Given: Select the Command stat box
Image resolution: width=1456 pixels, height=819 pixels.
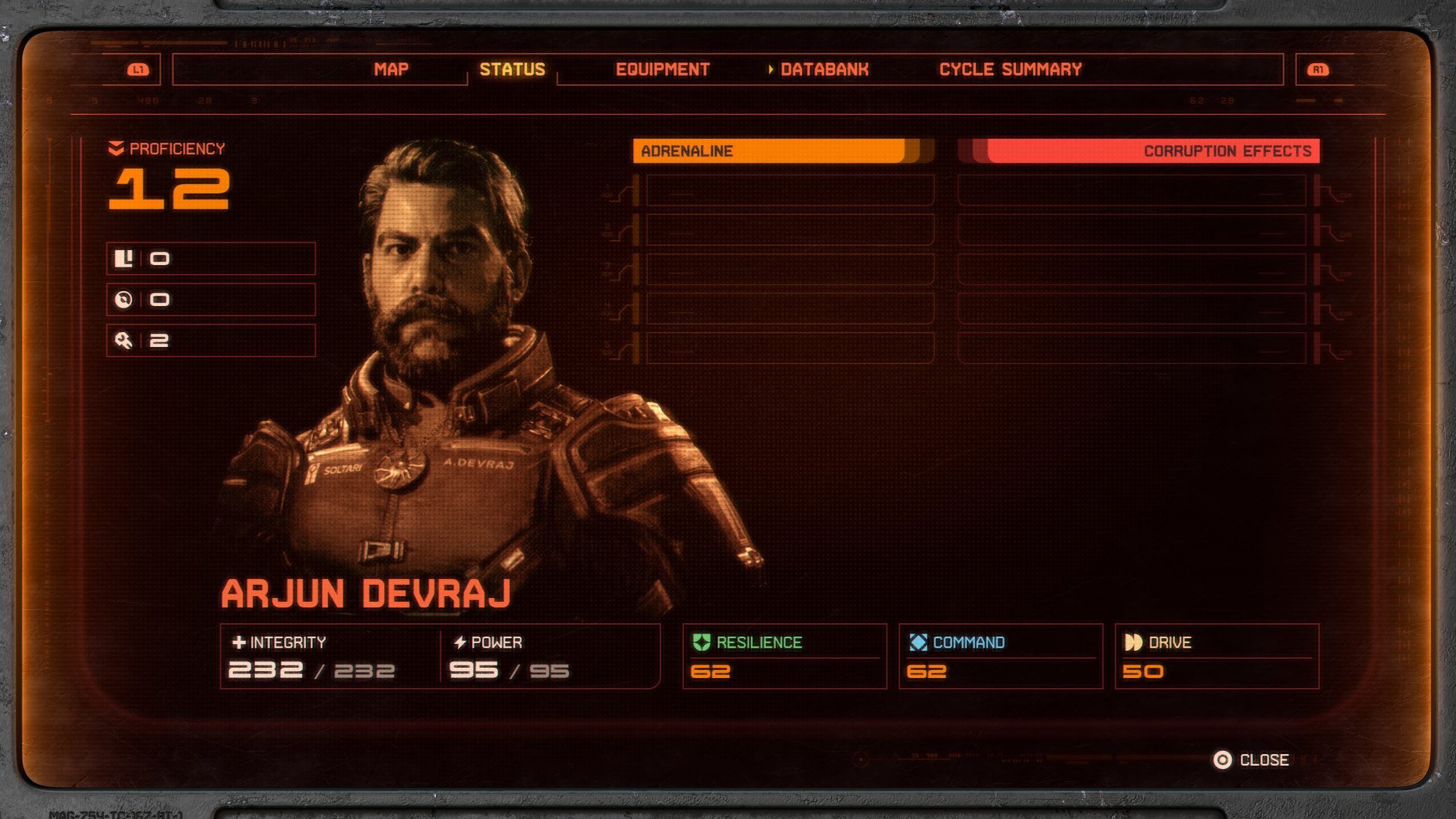Looking at the screenshot, I should pos(1000,656).
